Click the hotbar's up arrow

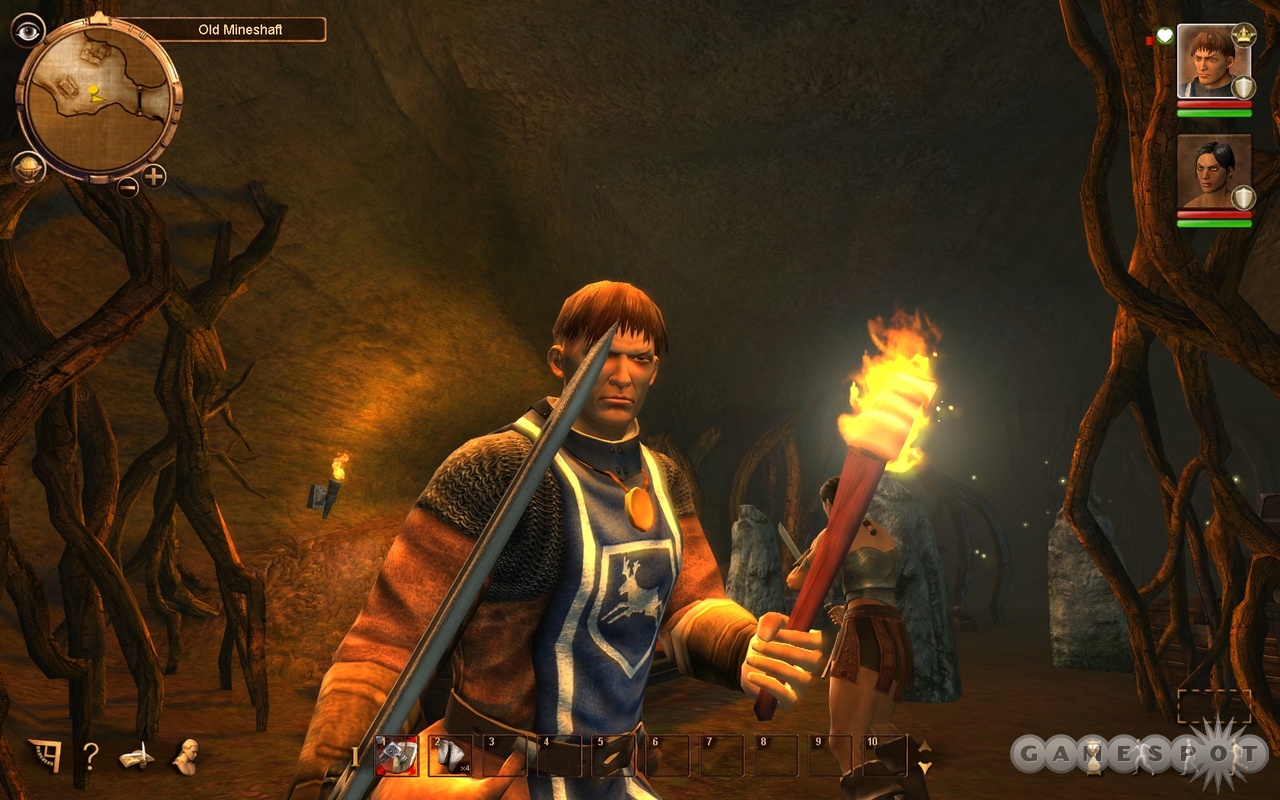925,746
